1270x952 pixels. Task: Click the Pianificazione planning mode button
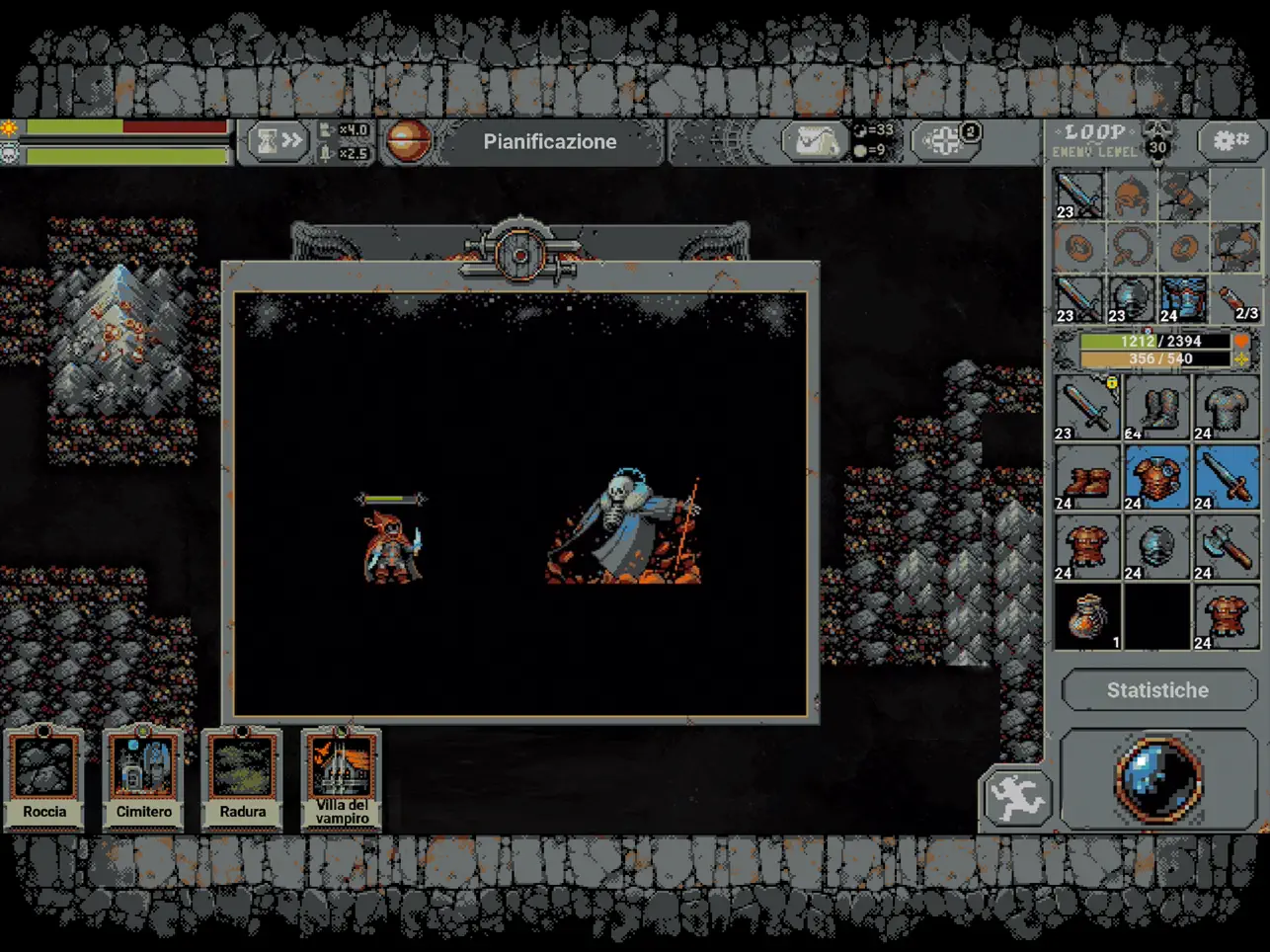click(549, 142)
